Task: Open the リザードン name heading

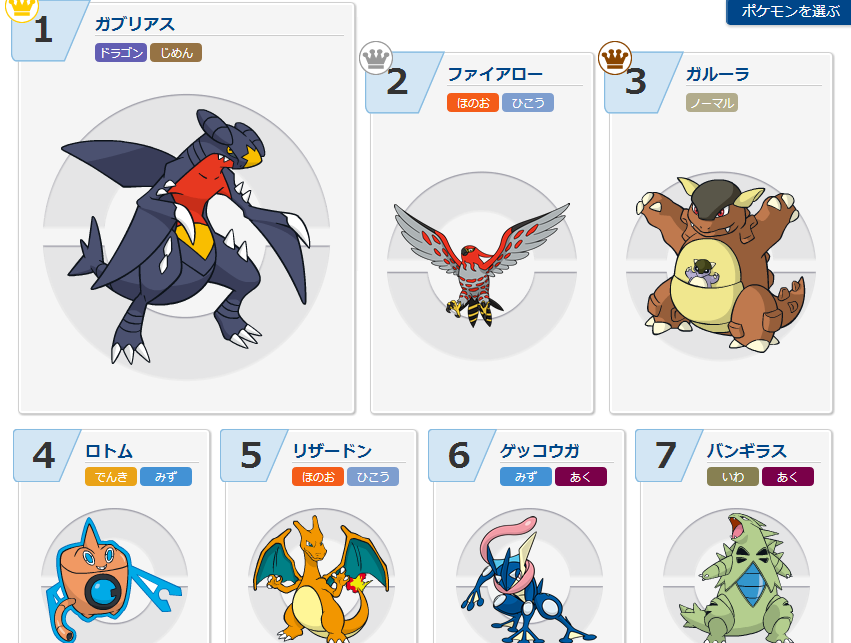Action: (x=332, y=450)
